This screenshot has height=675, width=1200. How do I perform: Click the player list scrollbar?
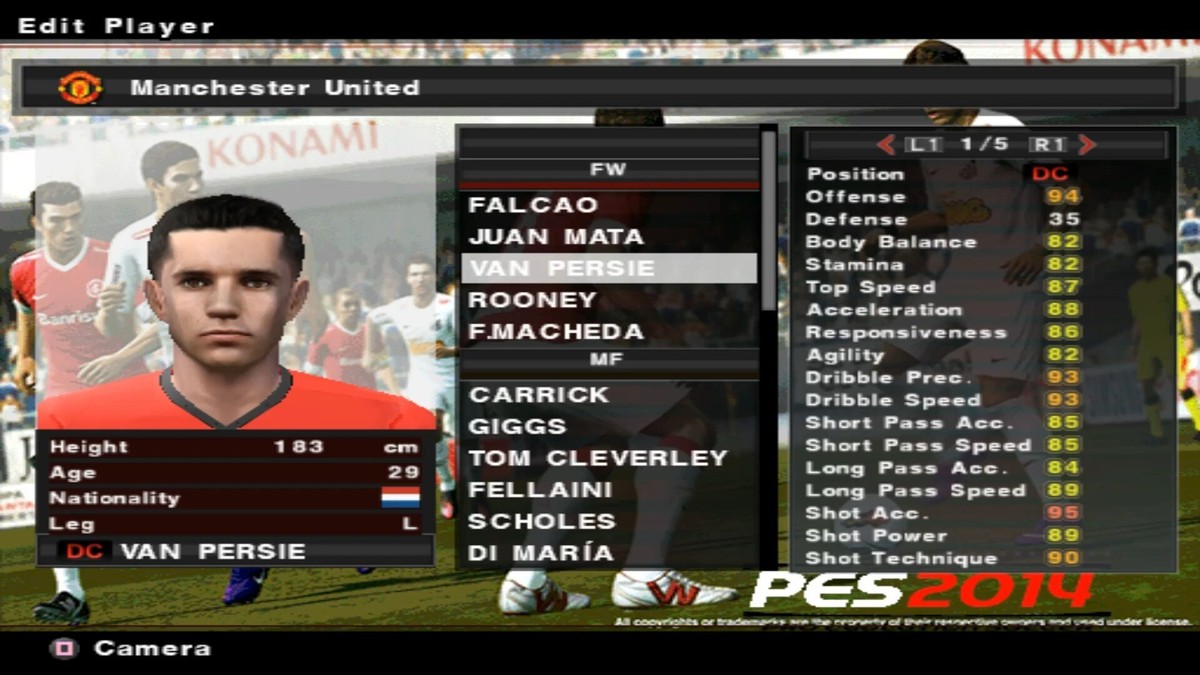[x=768, y=220]
